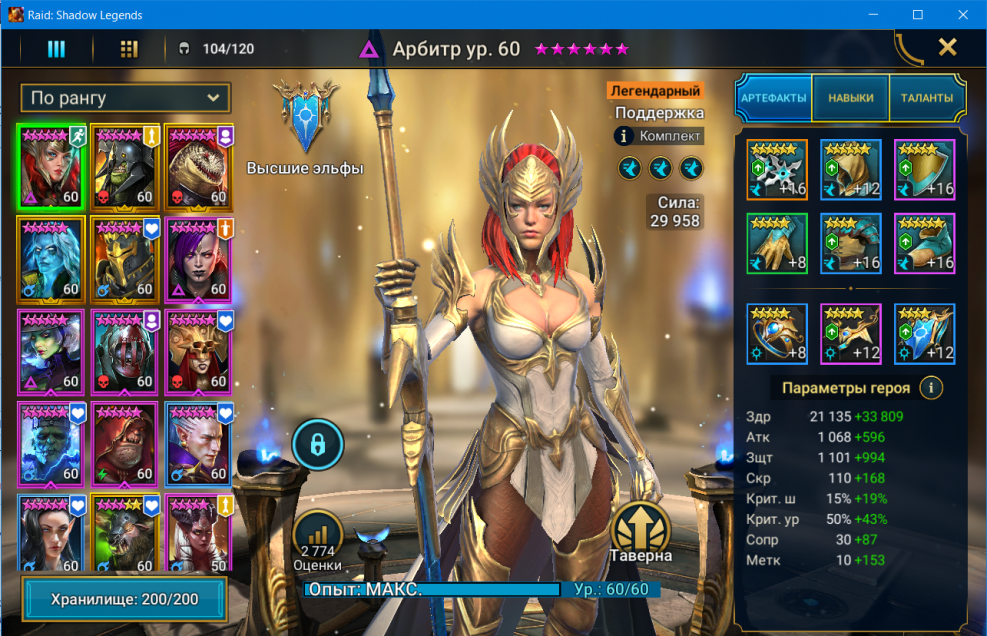
Task: Switch to the three-column list view
Action: click(x=56, y=49)
